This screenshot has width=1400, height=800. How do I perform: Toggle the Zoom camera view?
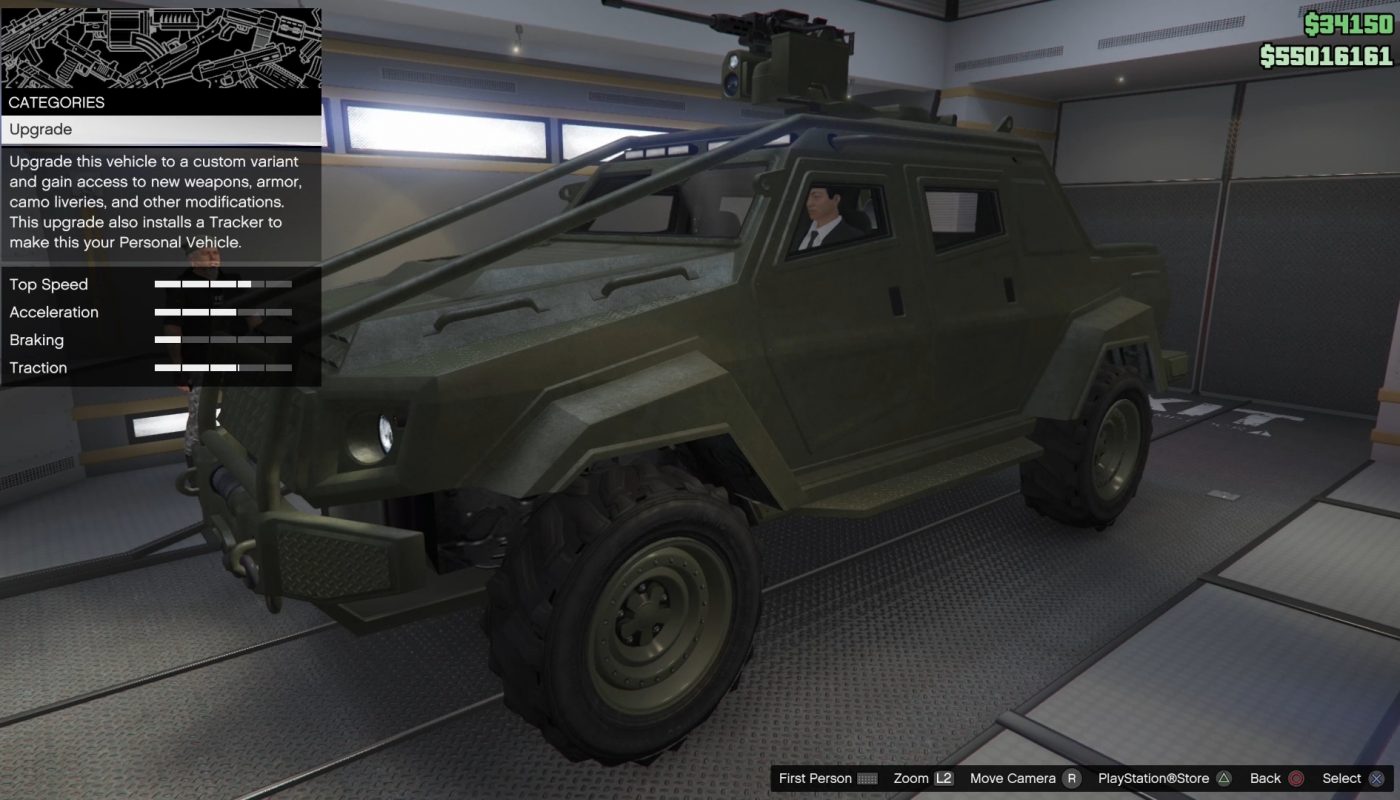pyautogui.click(x=910, y=778)
